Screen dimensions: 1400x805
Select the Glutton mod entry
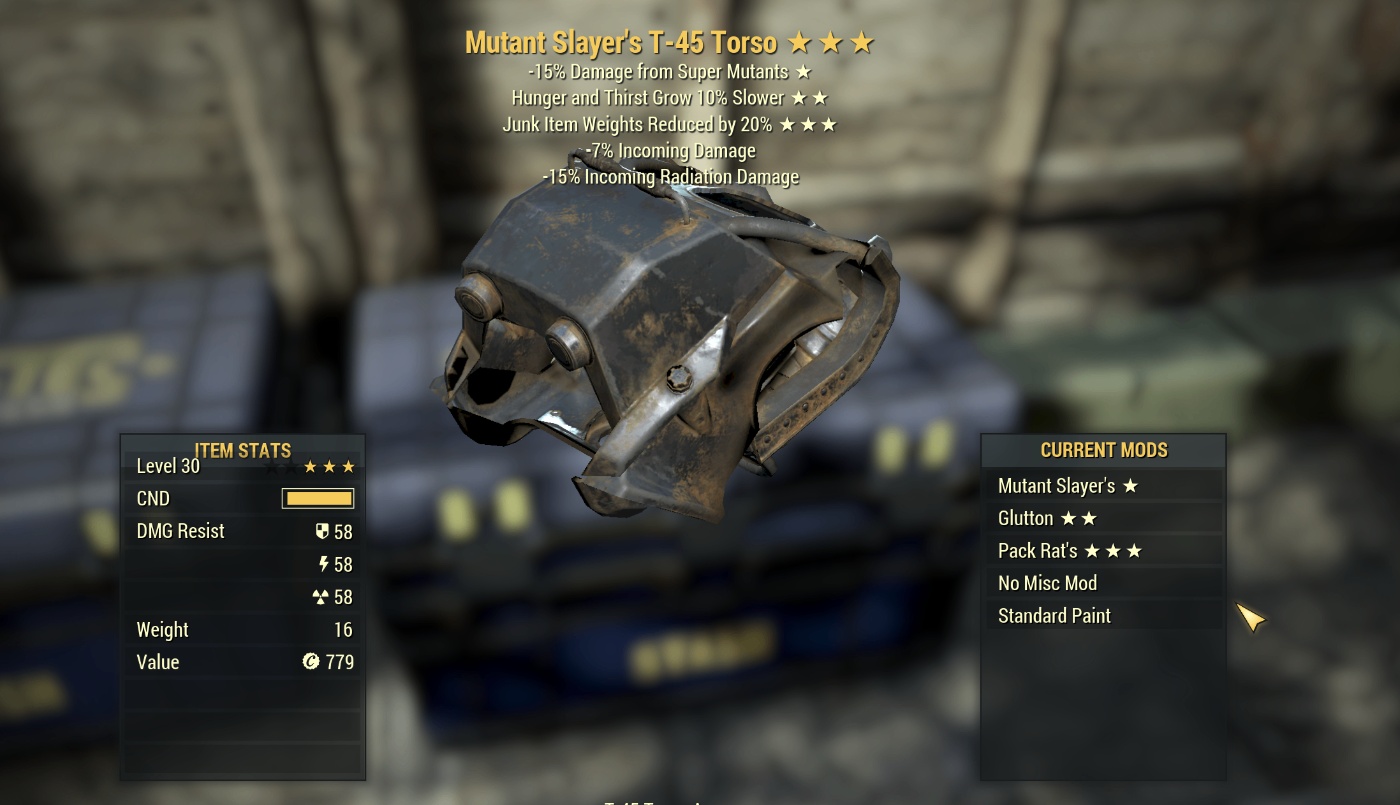(x=1023, y=518)
